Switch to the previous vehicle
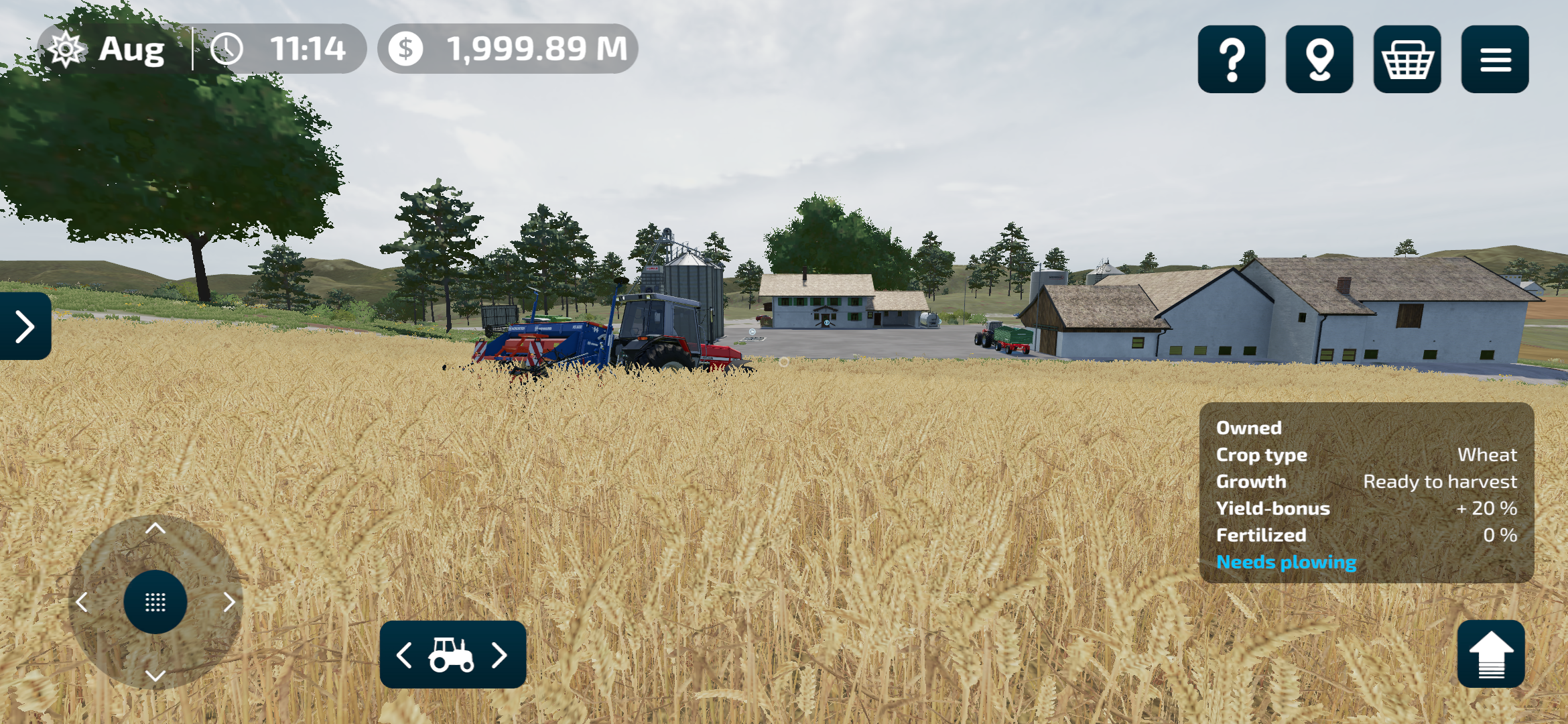This screenshot has height=724, width=1568. pos(404,655)
